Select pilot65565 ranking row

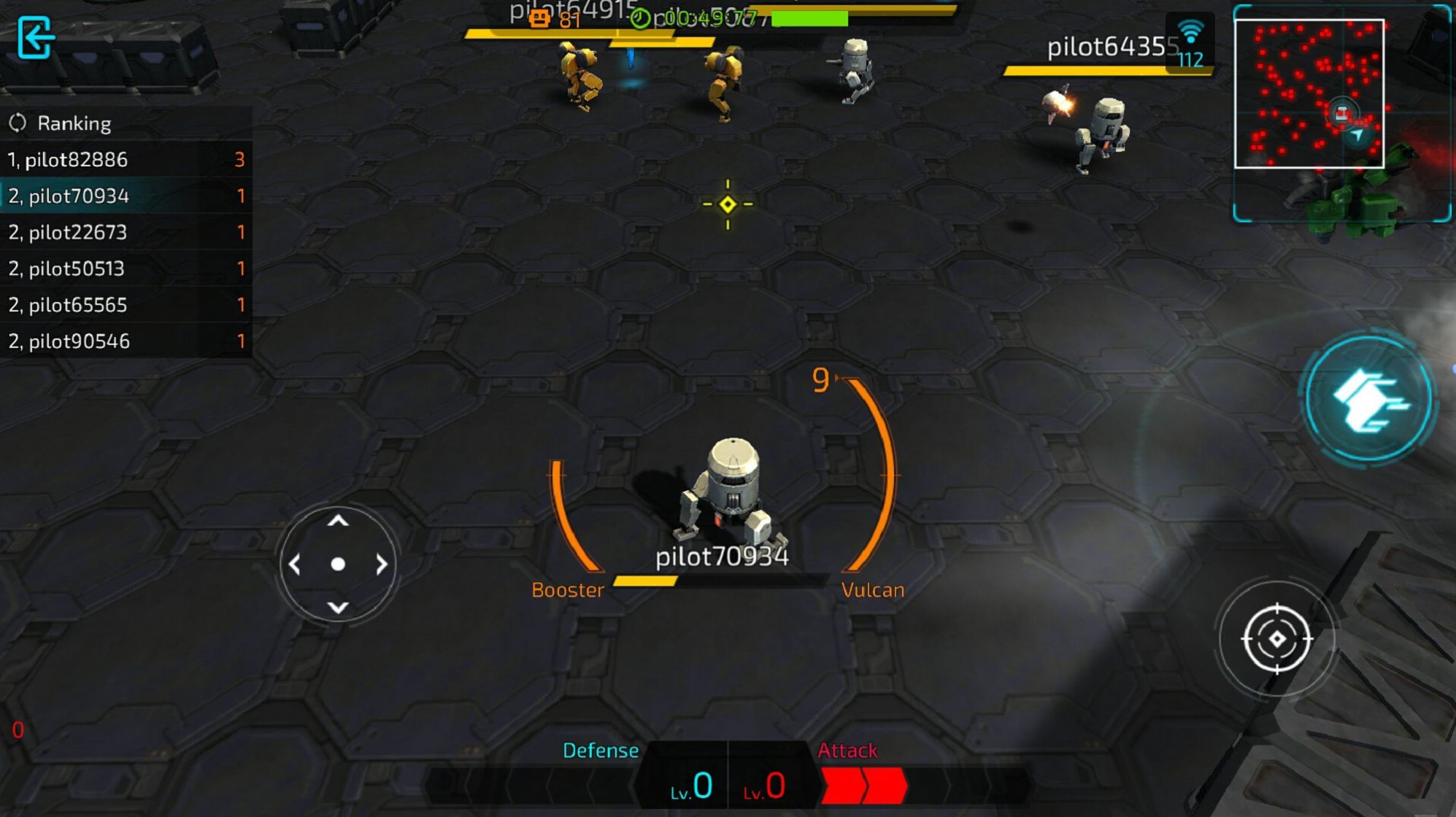click(x=126, y=304)
